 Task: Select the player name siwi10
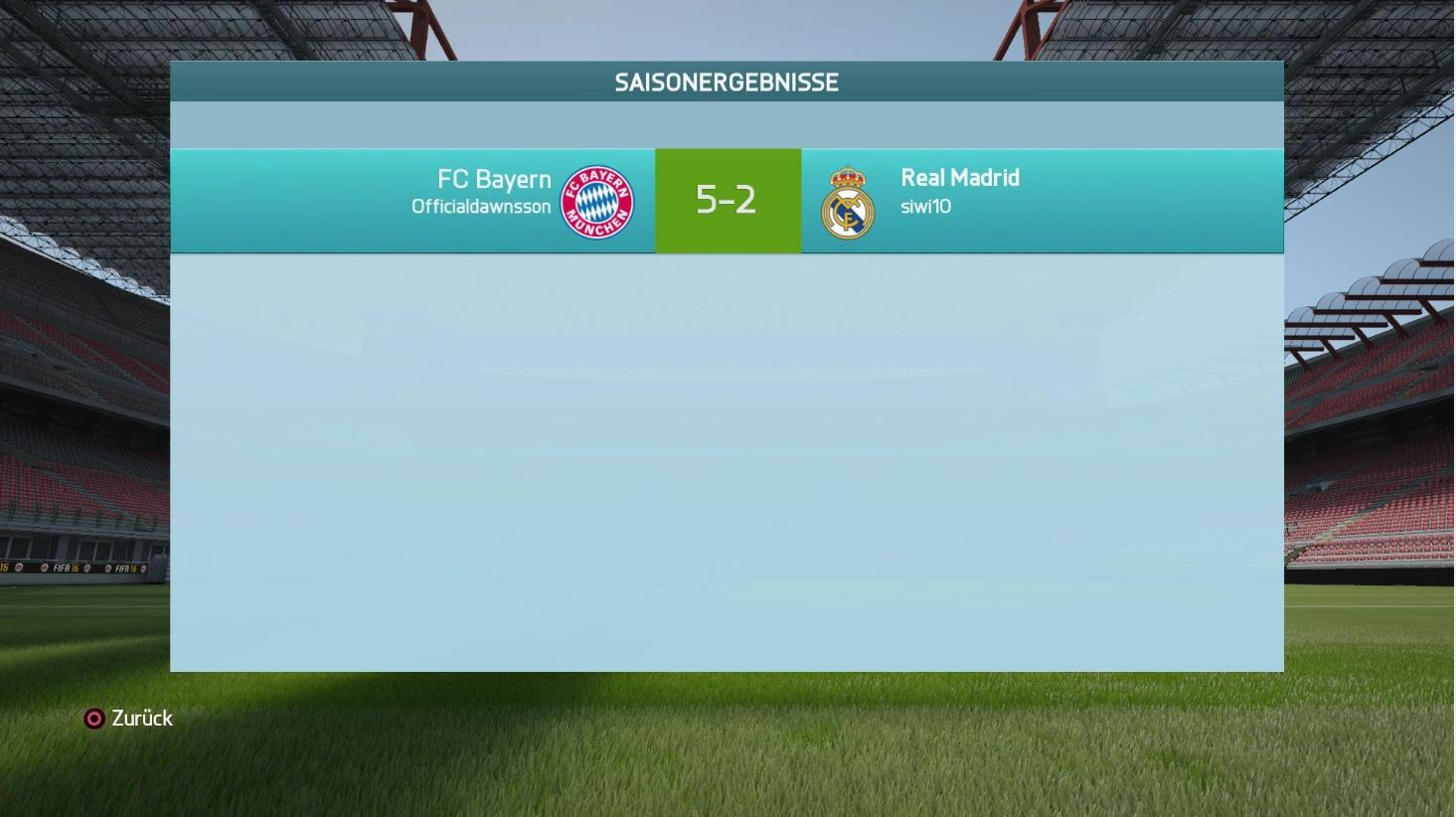pyautogui.click(x=926, y=209)
